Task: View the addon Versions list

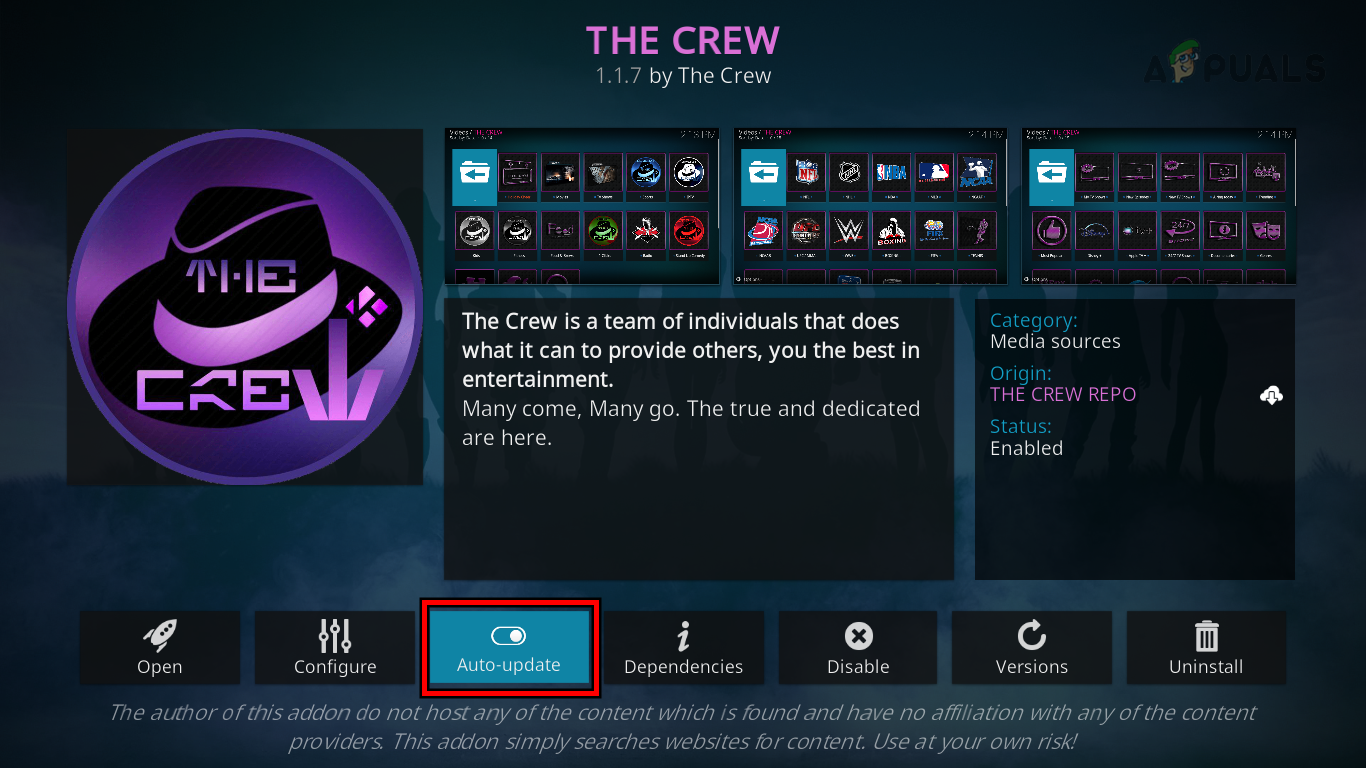Action: (1031, 648)
